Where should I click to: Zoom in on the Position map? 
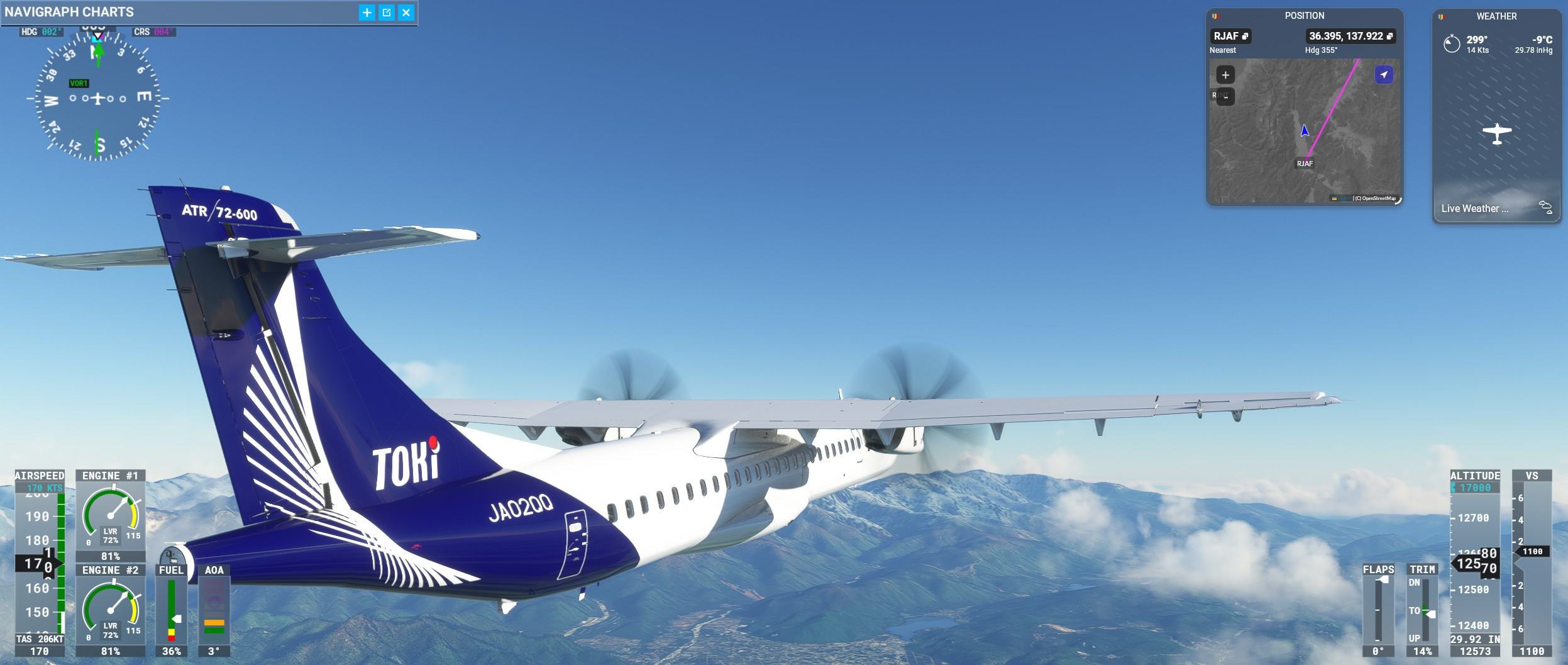[1225, 75]
